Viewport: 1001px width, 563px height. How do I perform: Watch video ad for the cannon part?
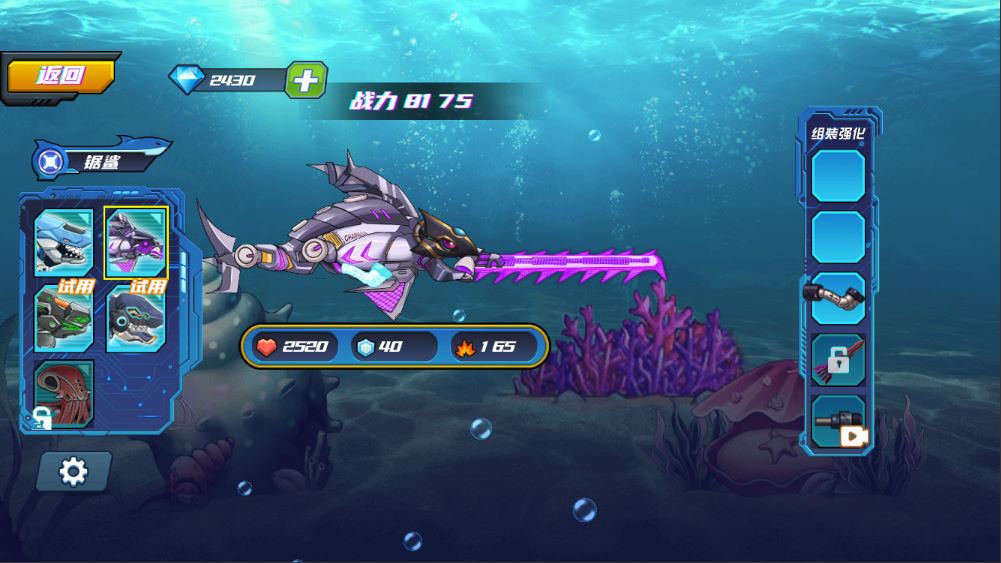(838, 423)
